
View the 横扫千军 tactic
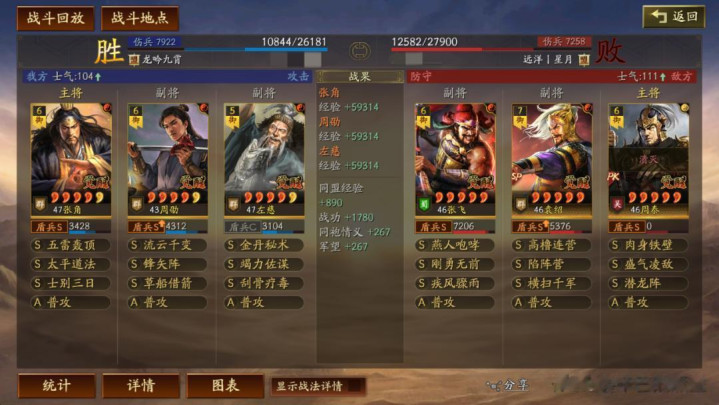tap(552, 283)
